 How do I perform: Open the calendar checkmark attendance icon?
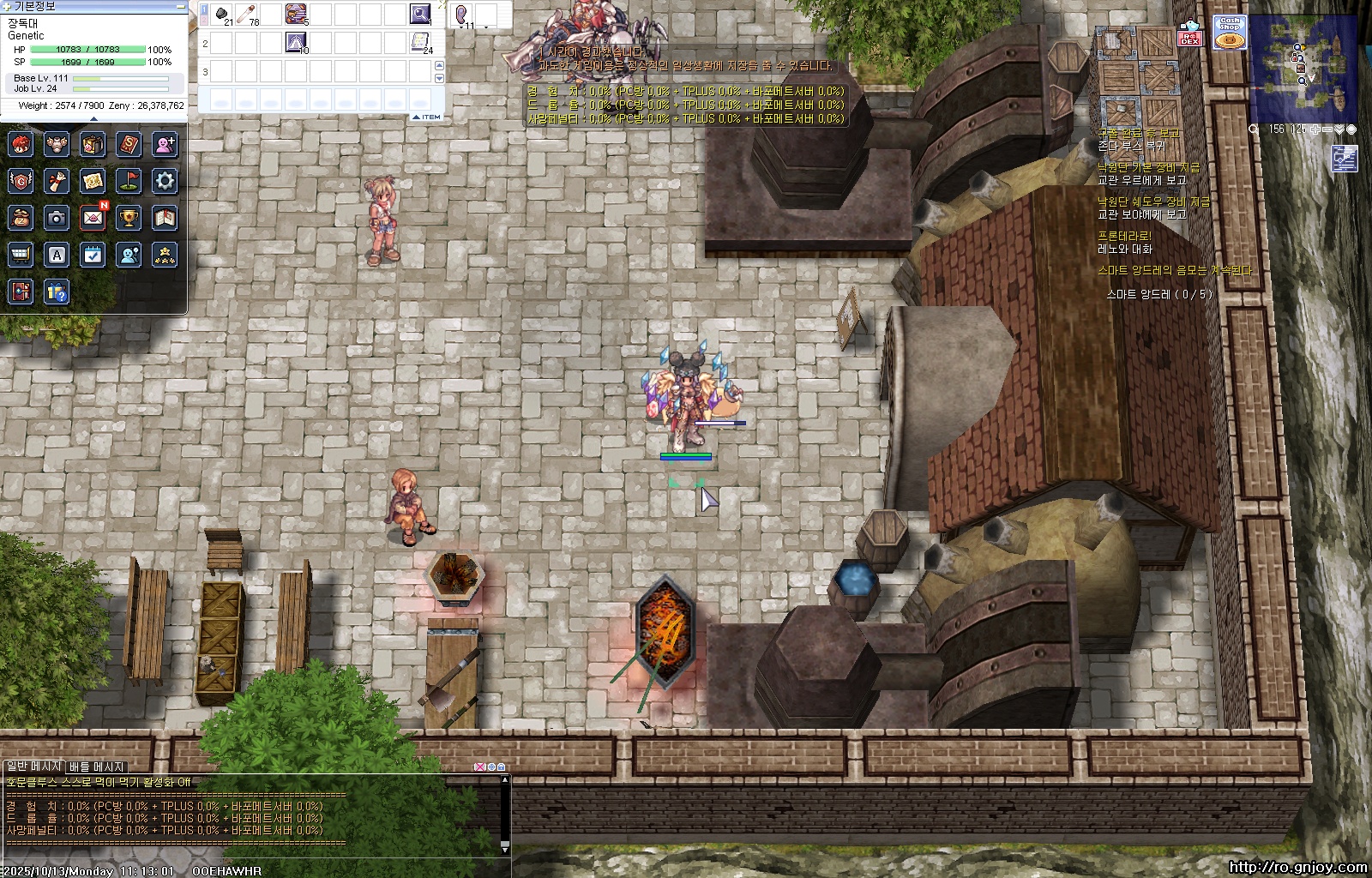coord(93,255)
